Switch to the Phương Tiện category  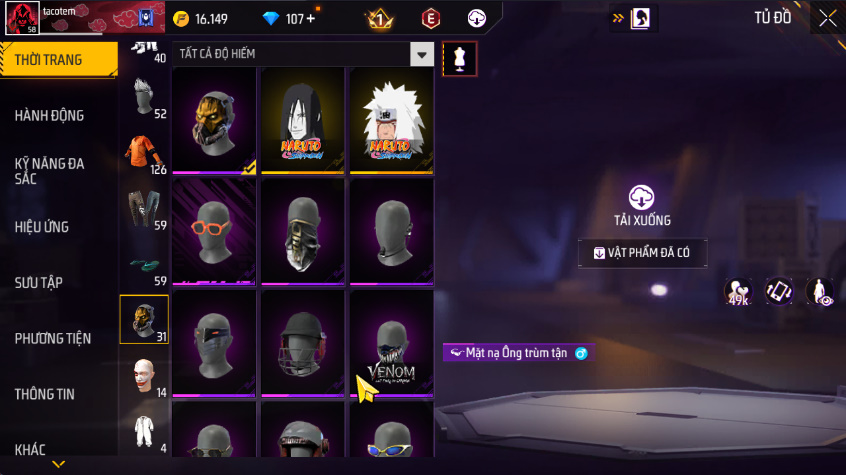[53, 339]
